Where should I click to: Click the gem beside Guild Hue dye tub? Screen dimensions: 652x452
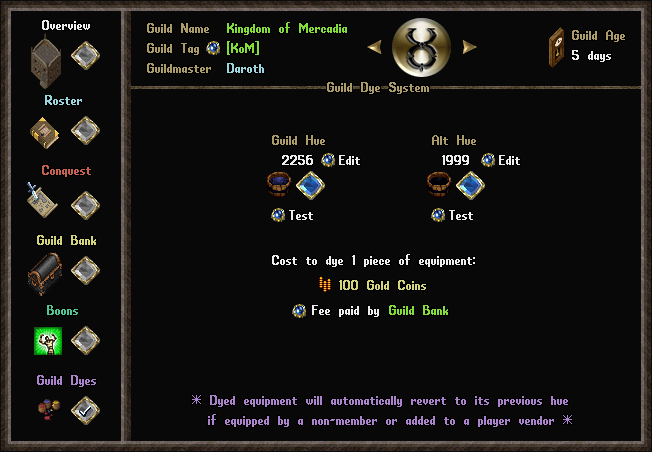[311, 186]
